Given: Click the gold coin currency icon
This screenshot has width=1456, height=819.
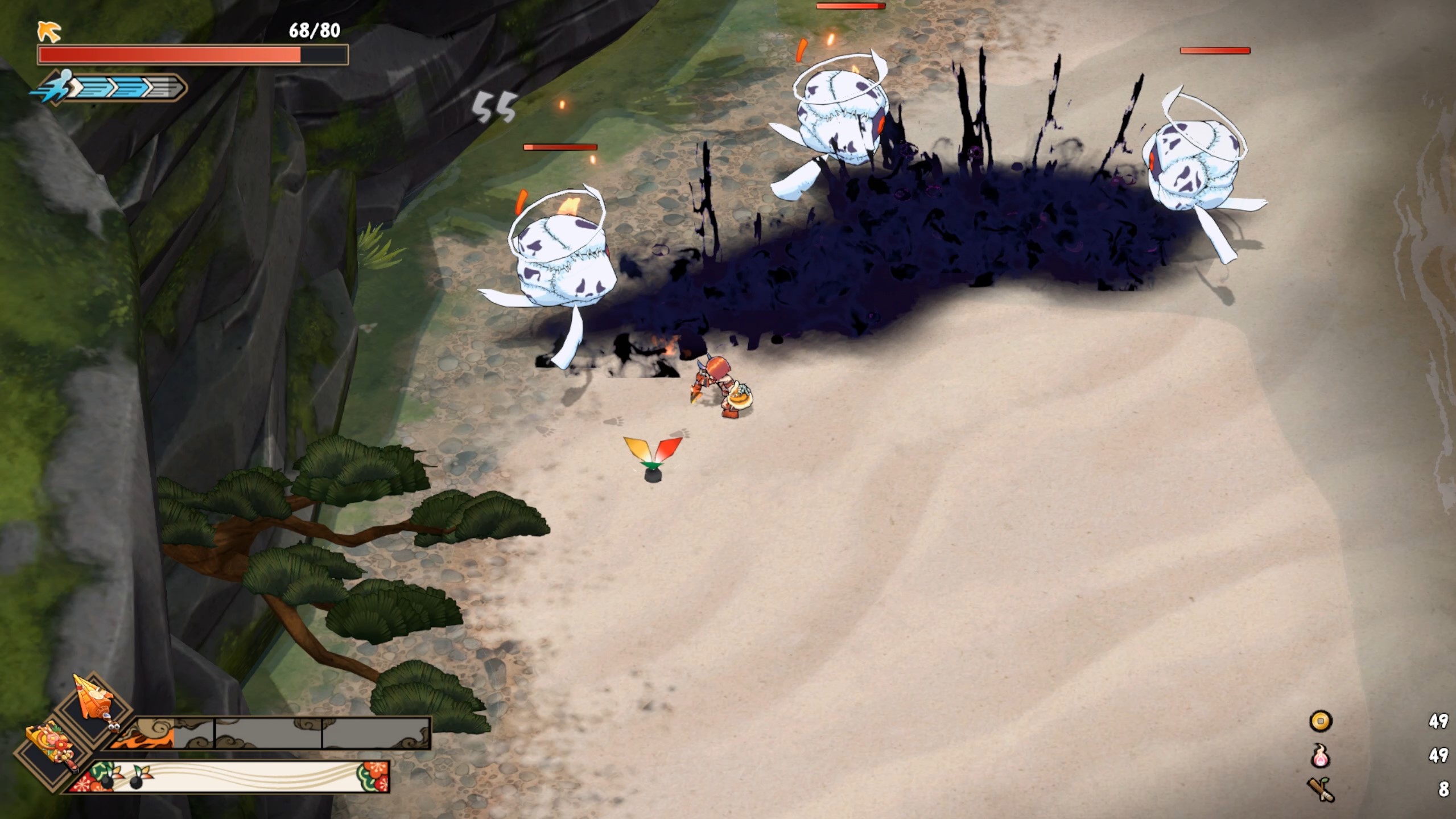Looking at the screenshot, I should coord(1320,722).
